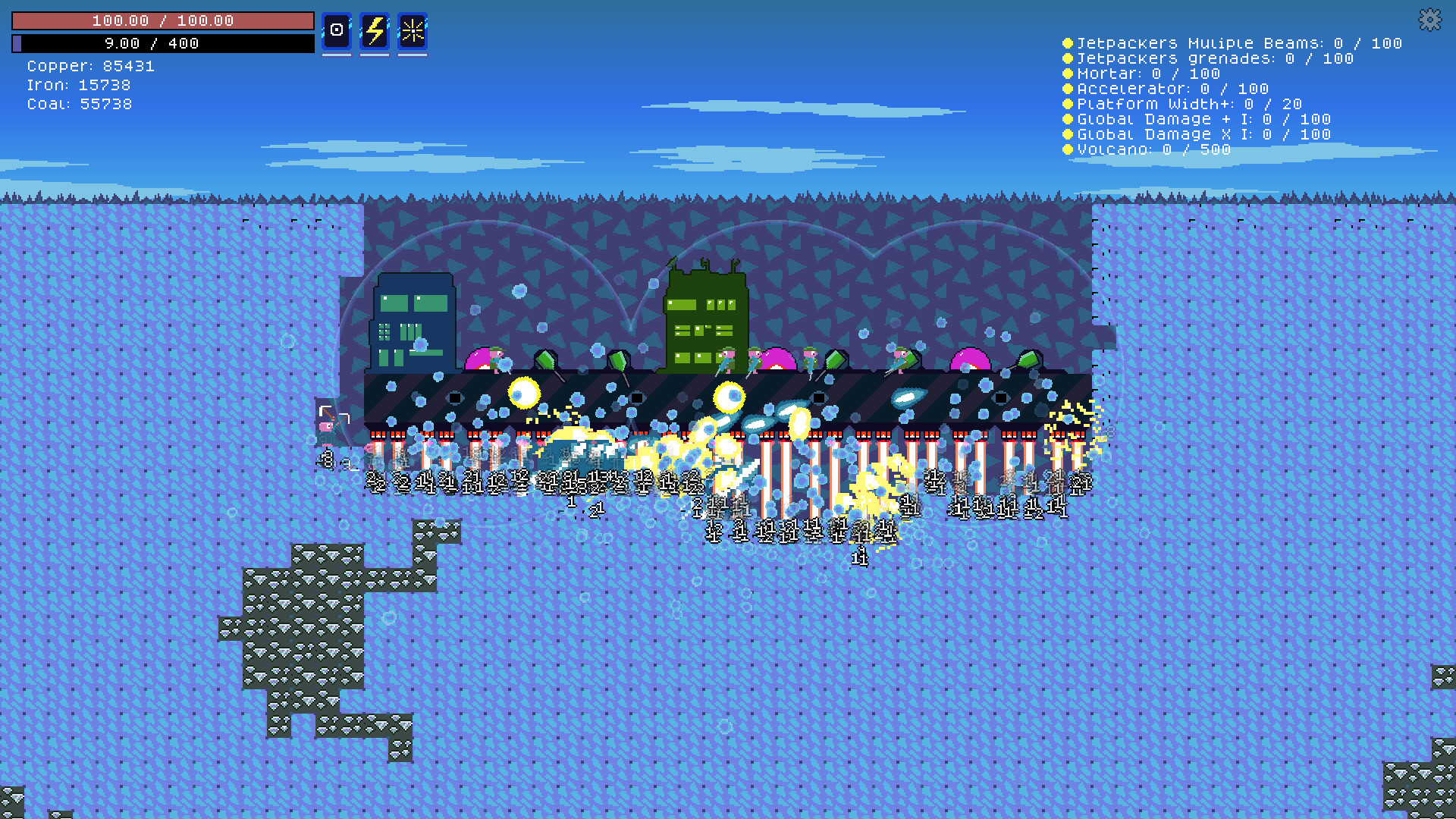
Task: Click the yellow dot beside Volcano
Action: pyautogui.click(x=1068, y=149)
